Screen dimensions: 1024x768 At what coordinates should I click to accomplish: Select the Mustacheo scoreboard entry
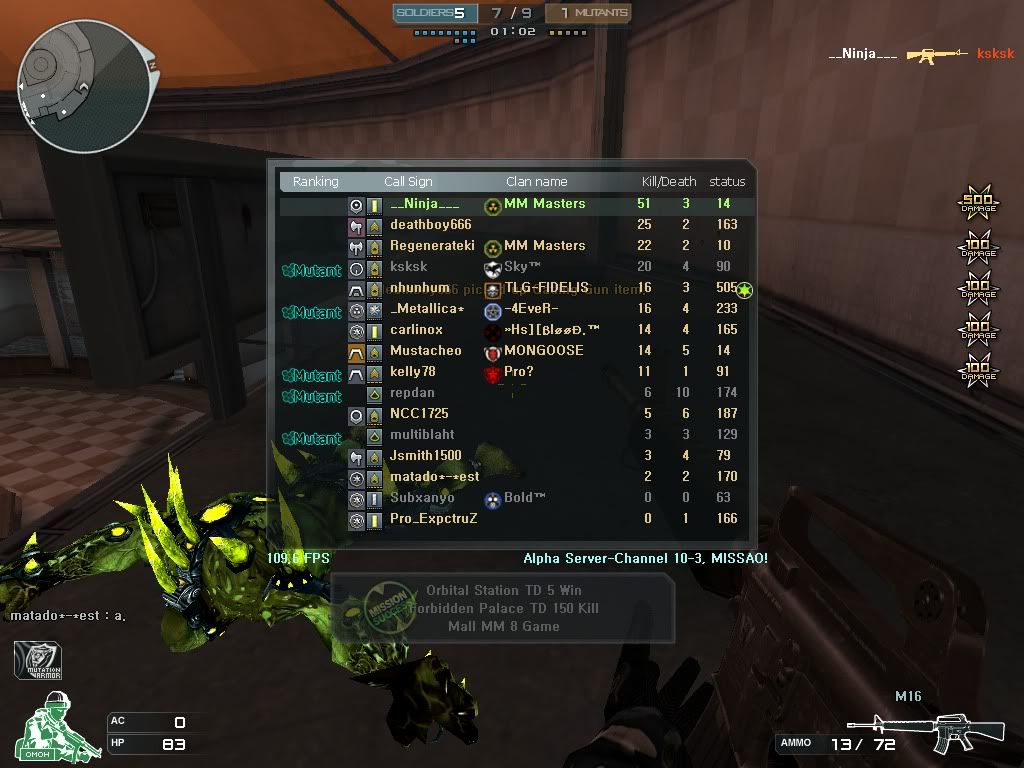(513, 351)
